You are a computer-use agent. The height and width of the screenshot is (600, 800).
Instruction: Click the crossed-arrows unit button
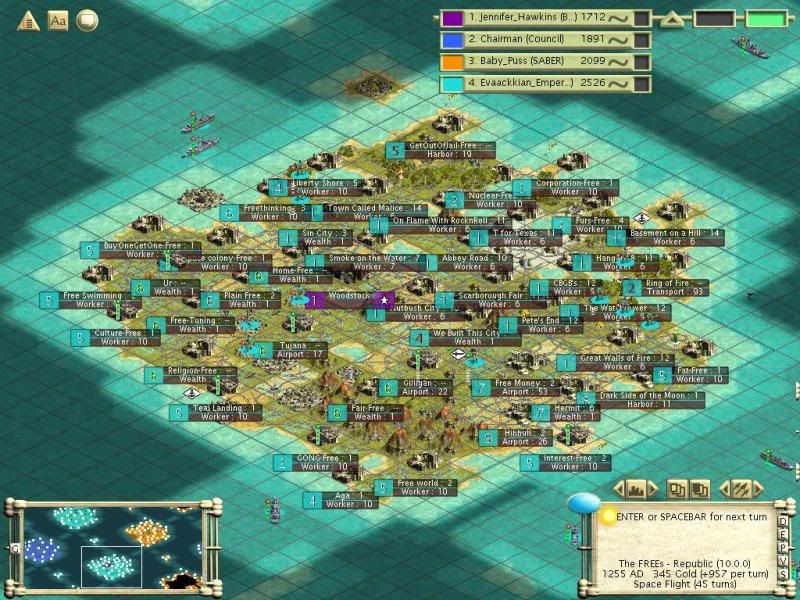pyautogui.click(x=741, y=489)
